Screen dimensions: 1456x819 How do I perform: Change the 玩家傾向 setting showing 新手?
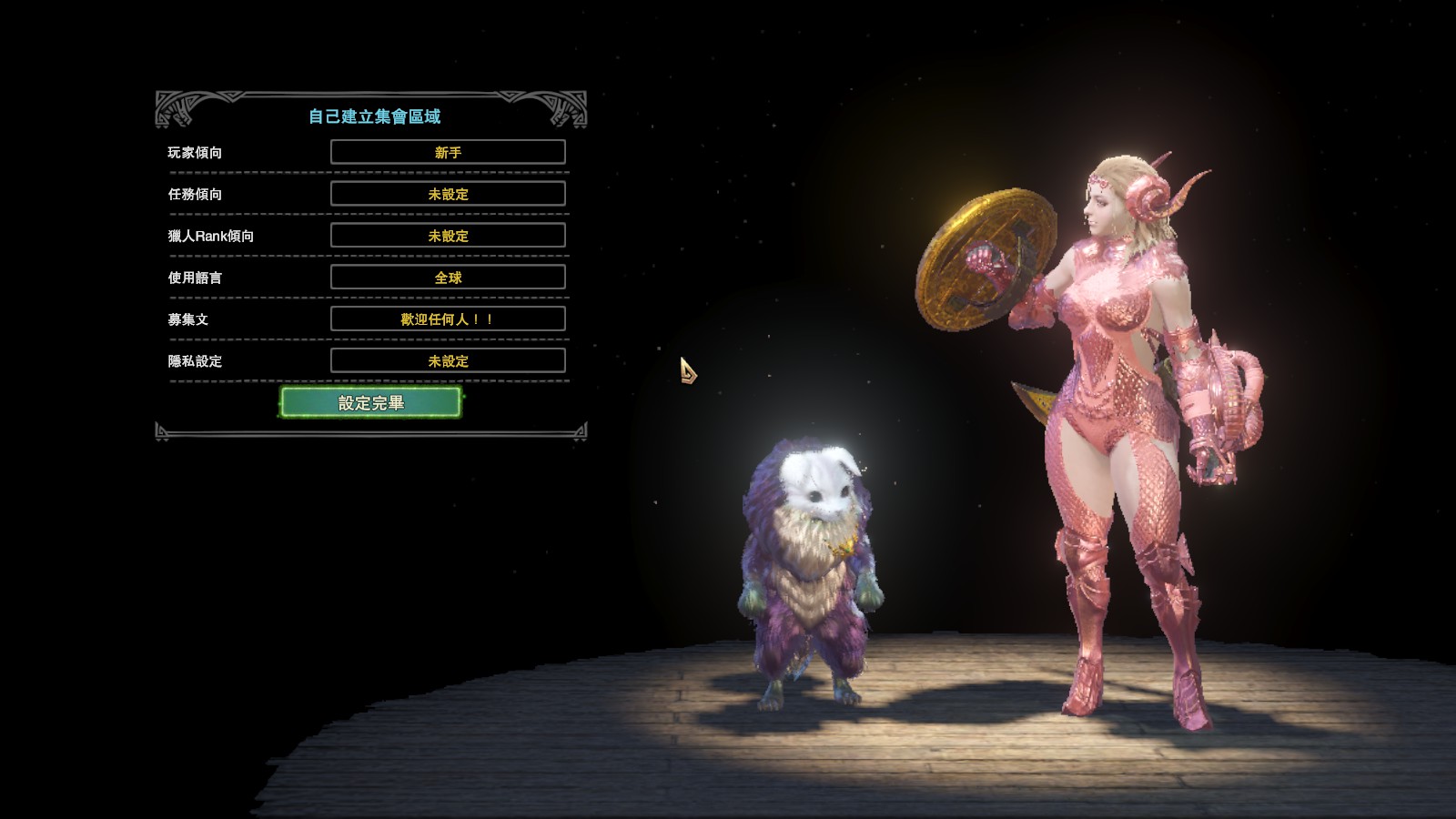448,152
